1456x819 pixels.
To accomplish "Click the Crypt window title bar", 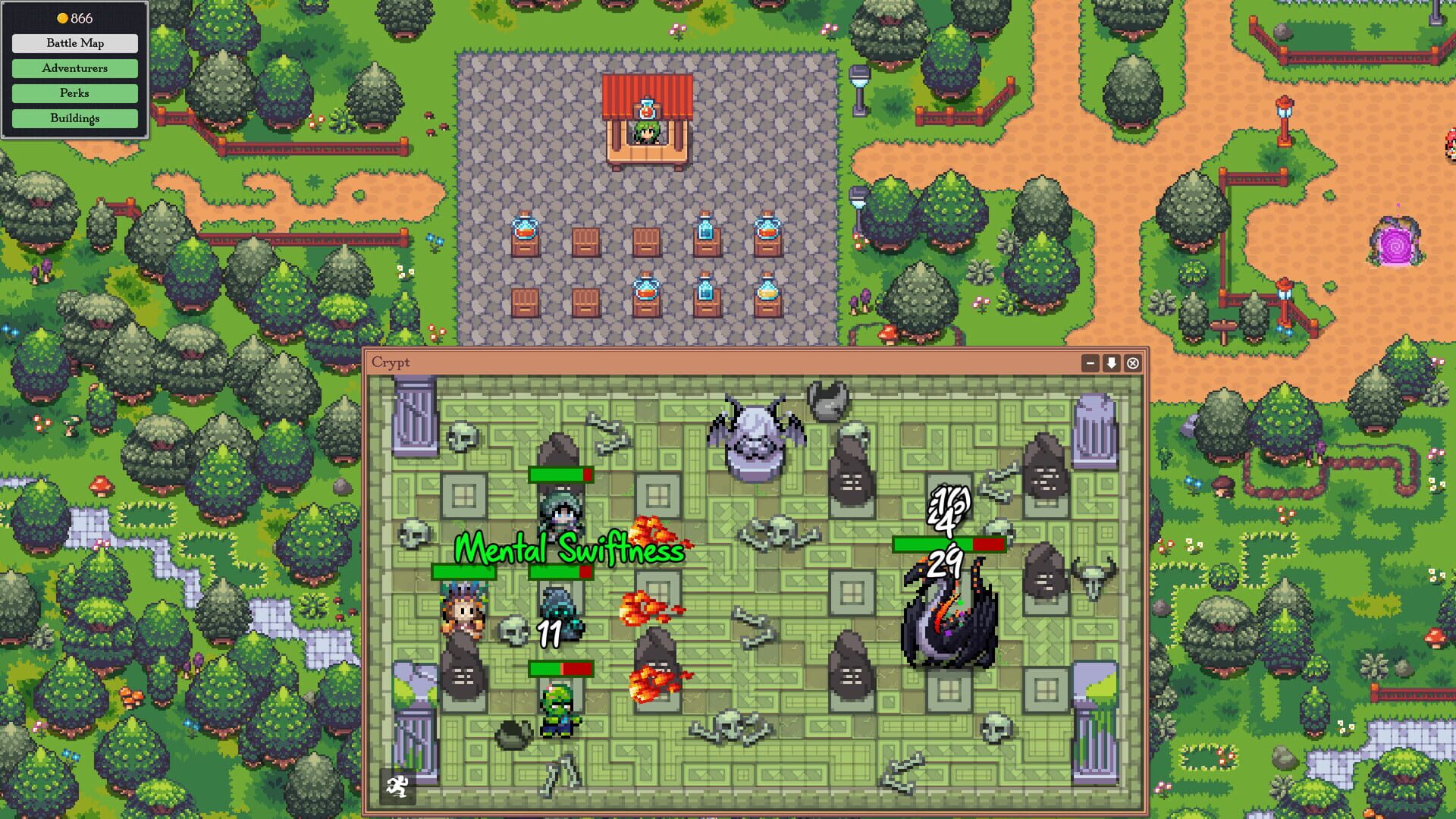I will tap(682, 362).
